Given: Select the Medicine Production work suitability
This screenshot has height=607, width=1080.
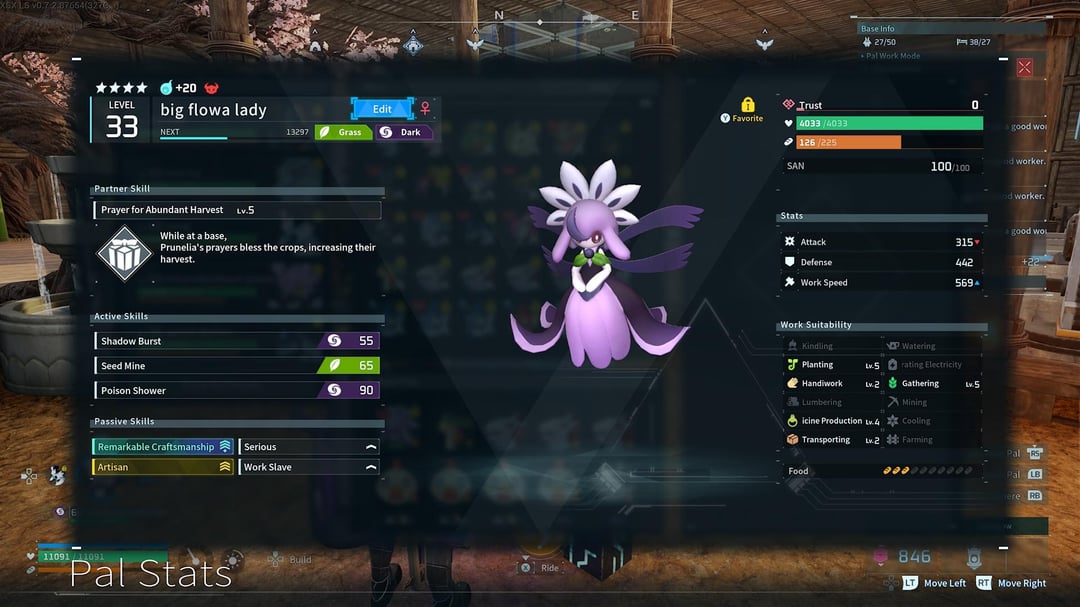Looking at the screenshot, I should (x=832, y=421).
